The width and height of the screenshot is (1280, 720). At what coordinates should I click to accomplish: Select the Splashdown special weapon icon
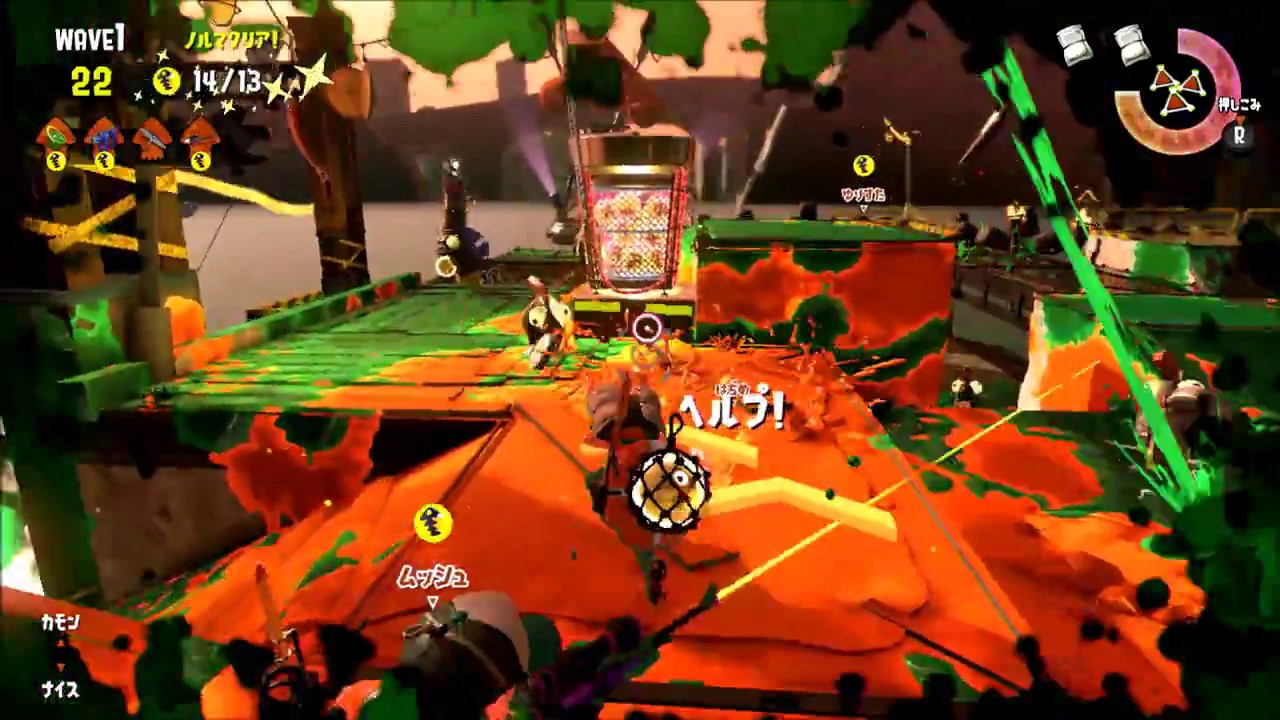click(1177, 87)
